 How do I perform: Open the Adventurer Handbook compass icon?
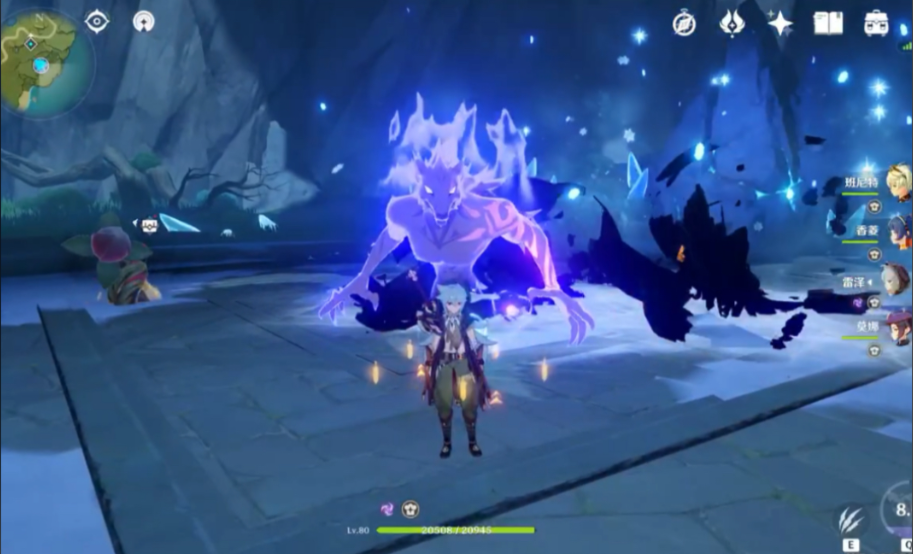coord(684,23)
